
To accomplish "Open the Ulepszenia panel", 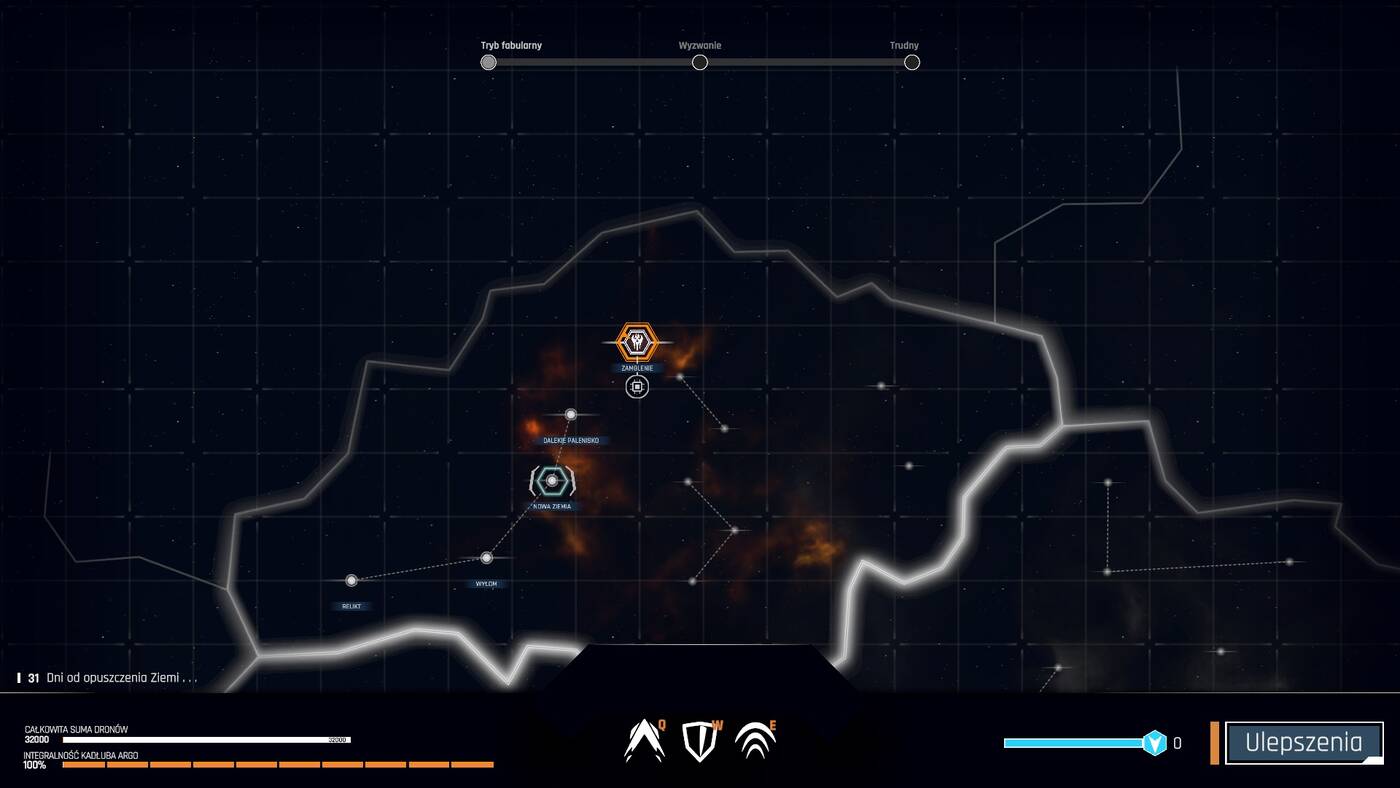I will tap(1305, 741).
